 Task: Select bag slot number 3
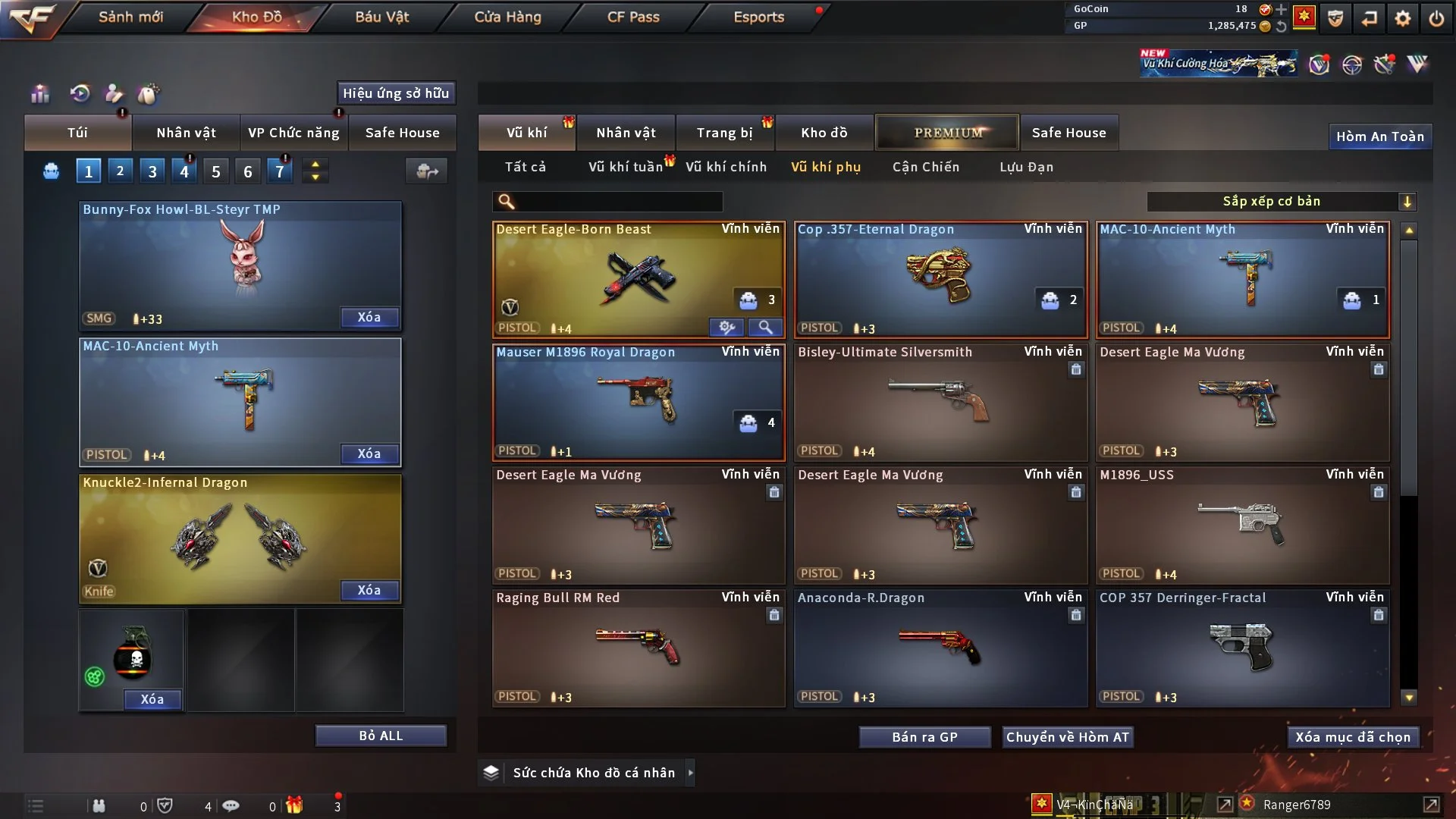[x=152, y=171]
